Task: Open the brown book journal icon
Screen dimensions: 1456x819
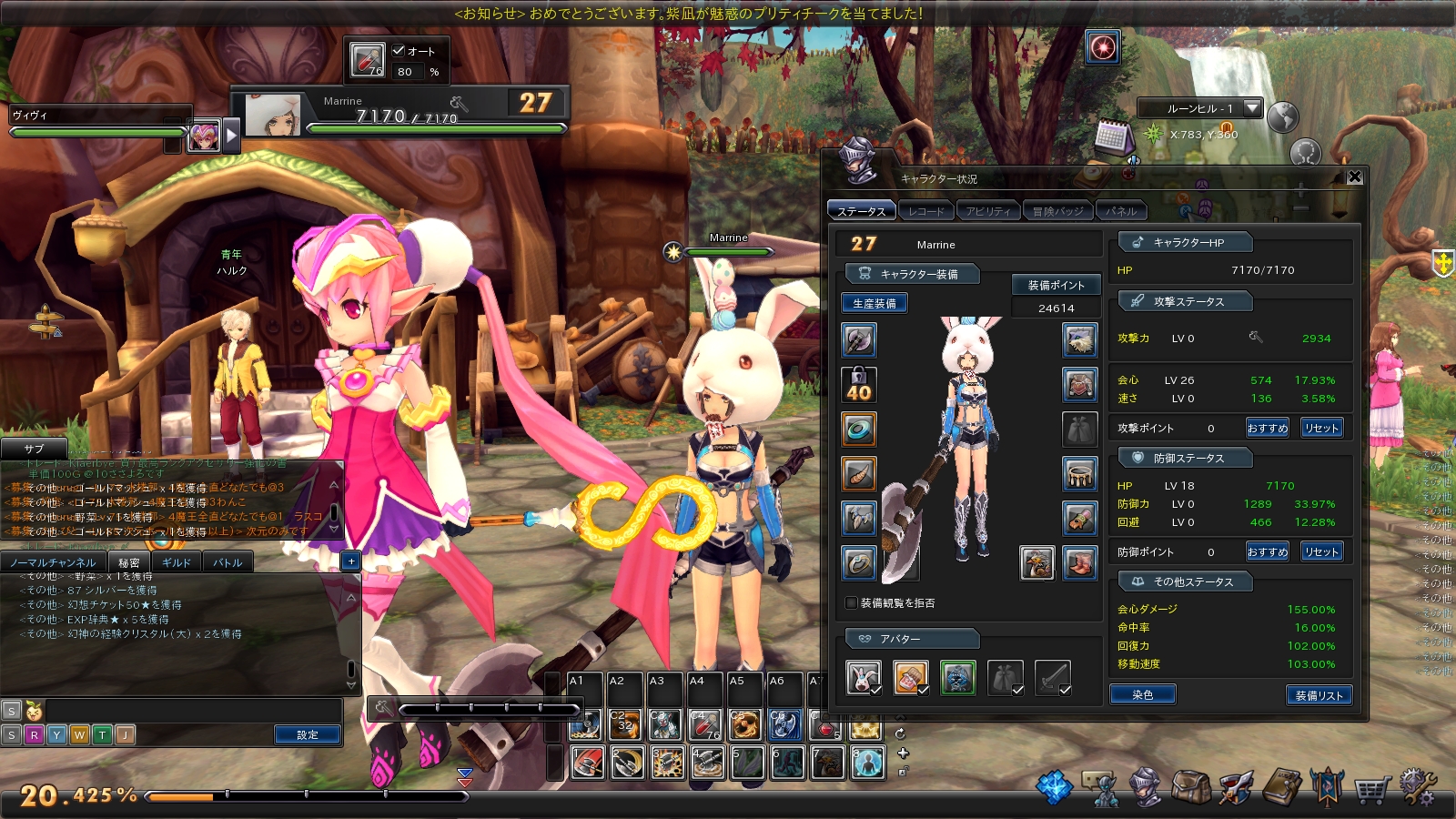Action: [1282, 787]
